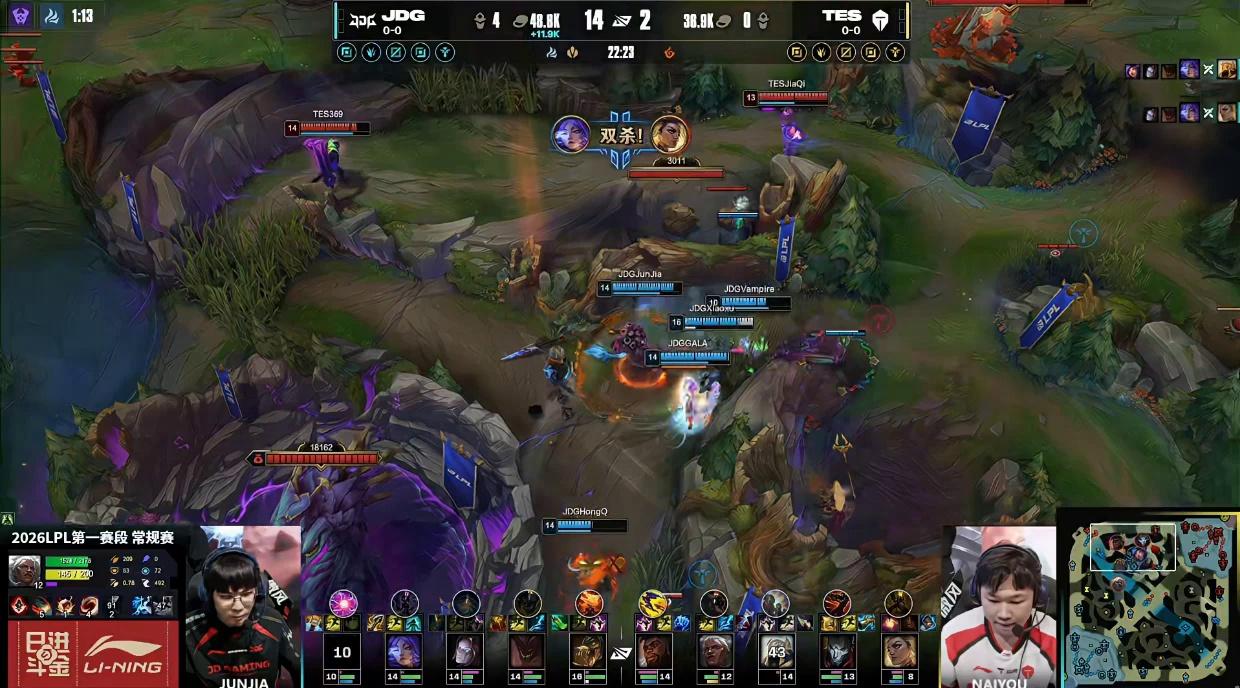Select the white-masked champion portrait in the bottom bar
The width and height of the screenshot is (1240, 688).
(x=465, y=652)
